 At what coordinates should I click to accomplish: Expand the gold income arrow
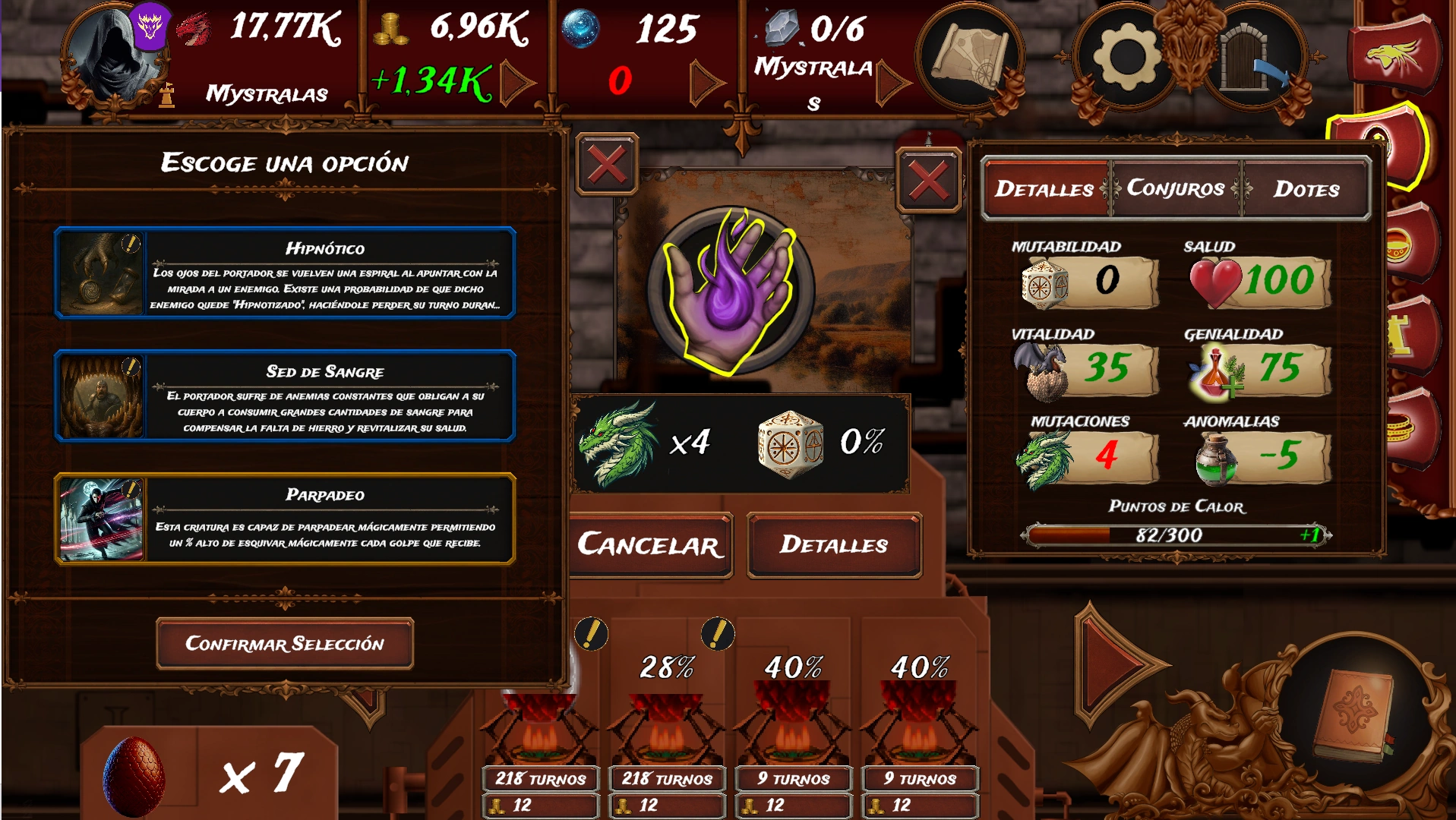(517, 82)
